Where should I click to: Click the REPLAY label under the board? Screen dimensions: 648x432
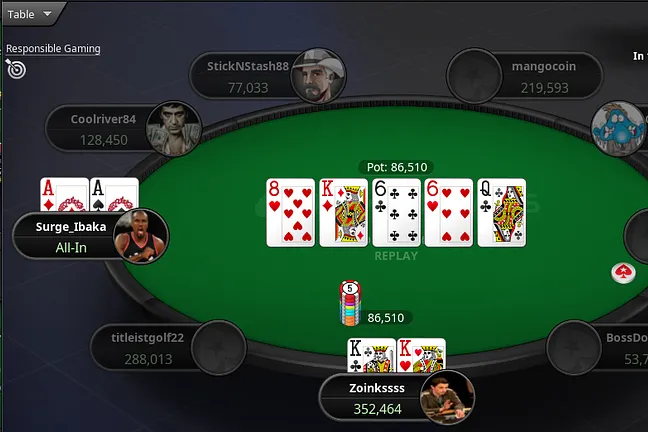coord(395,256)
